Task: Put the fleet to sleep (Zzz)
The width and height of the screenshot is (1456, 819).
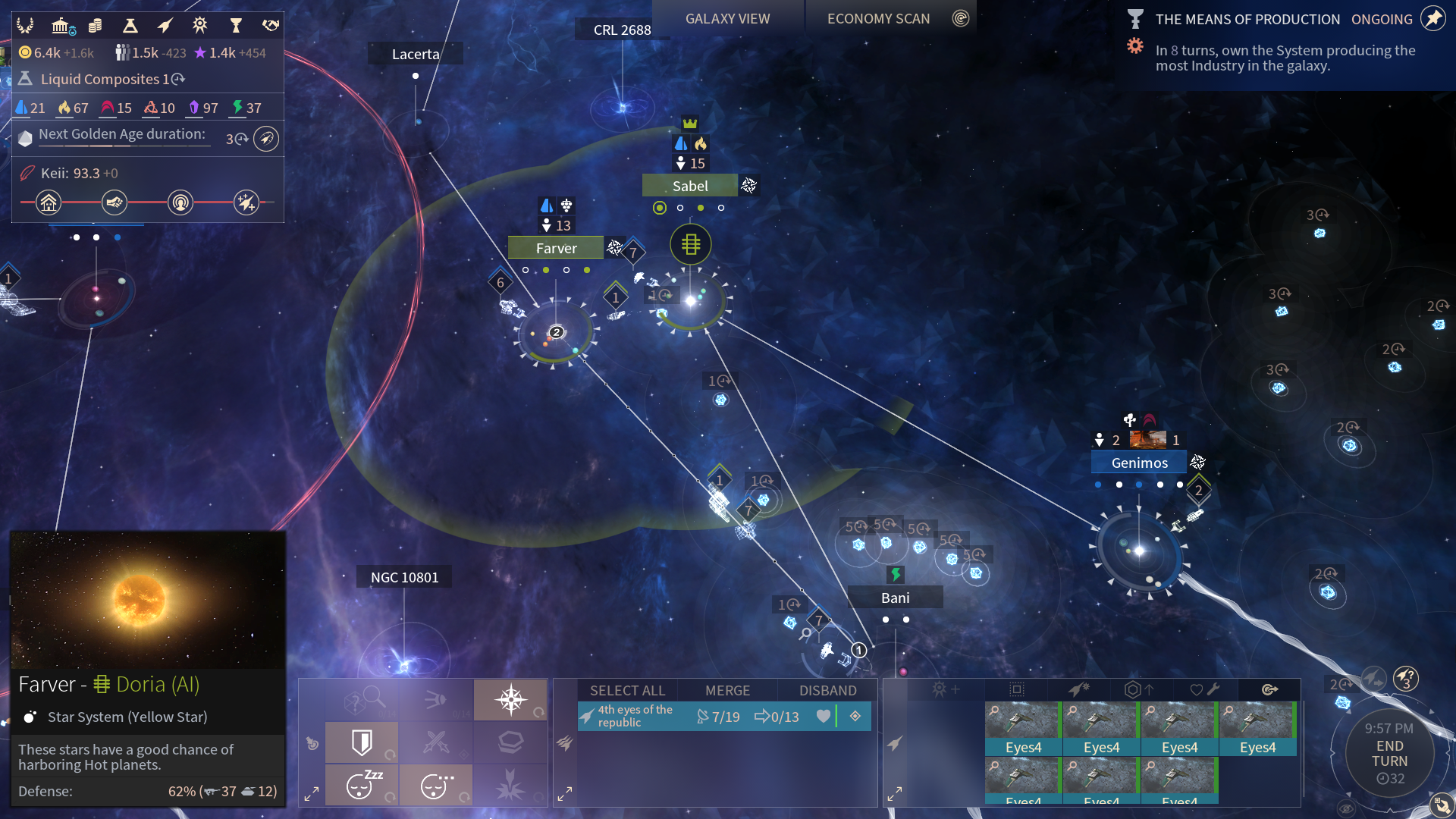Action: (362, 785)
